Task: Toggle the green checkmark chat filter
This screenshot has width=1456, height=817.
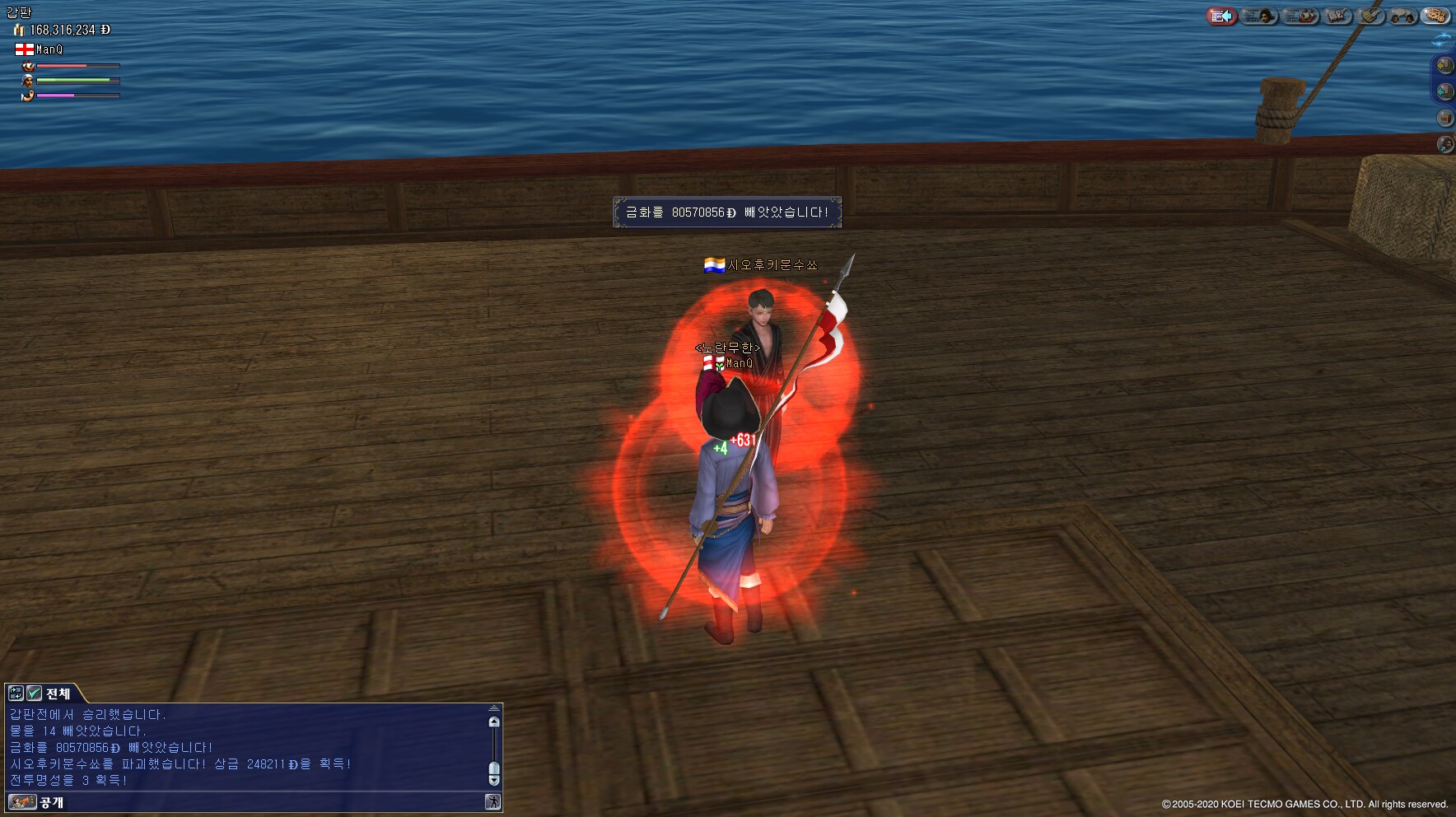Action: coord(34,693)
